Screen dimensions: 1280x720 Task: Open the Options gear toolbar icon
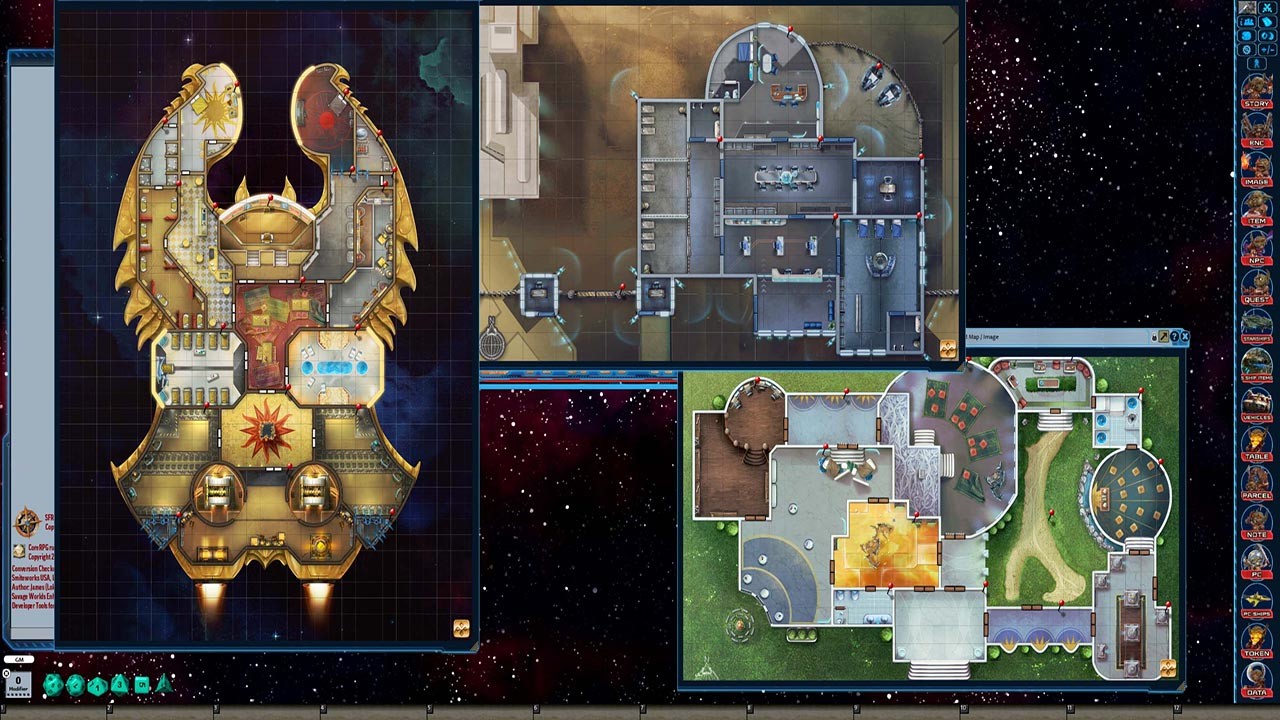1247,49
